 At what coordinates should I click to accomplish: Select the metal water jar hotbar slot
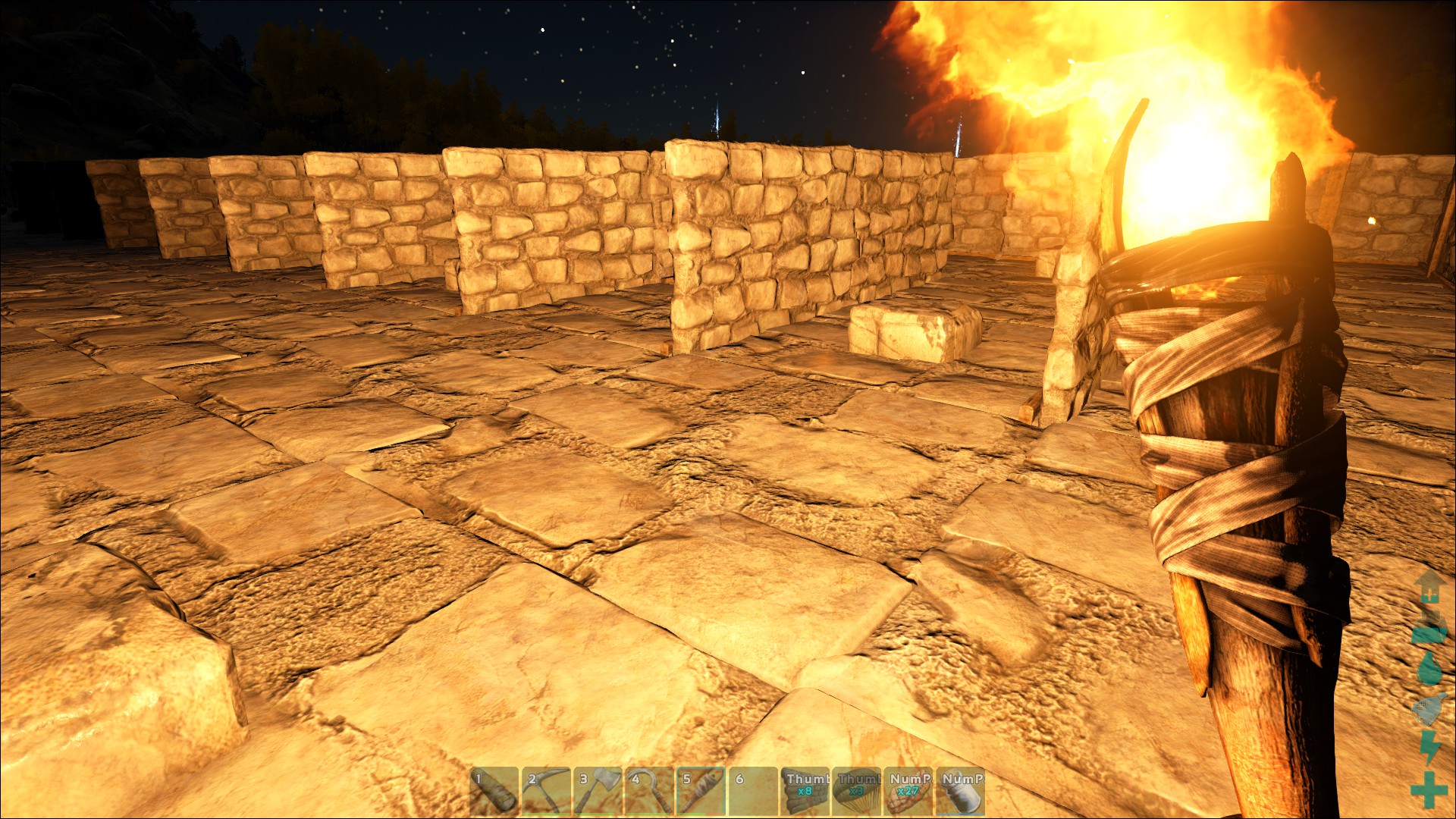coord(960,792)
